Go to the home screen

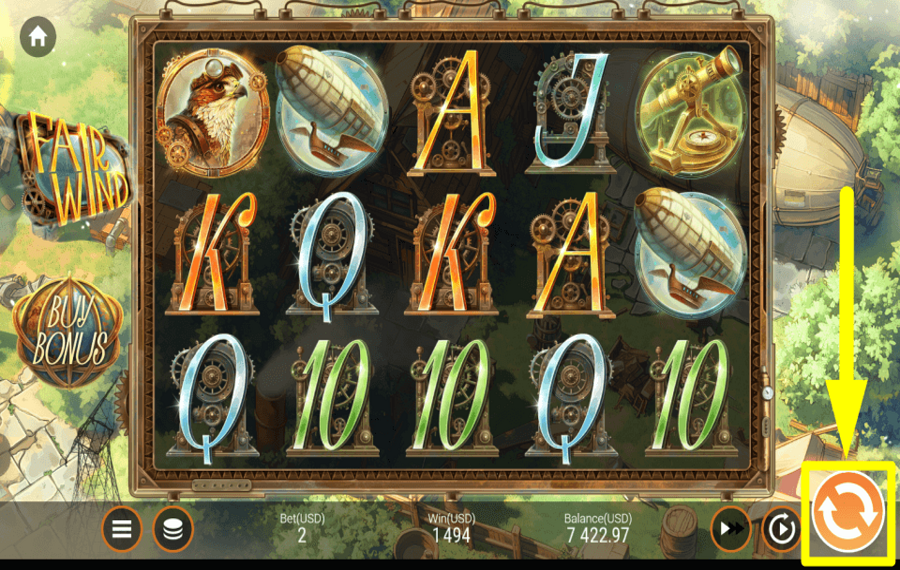click(x=38, y=37)
